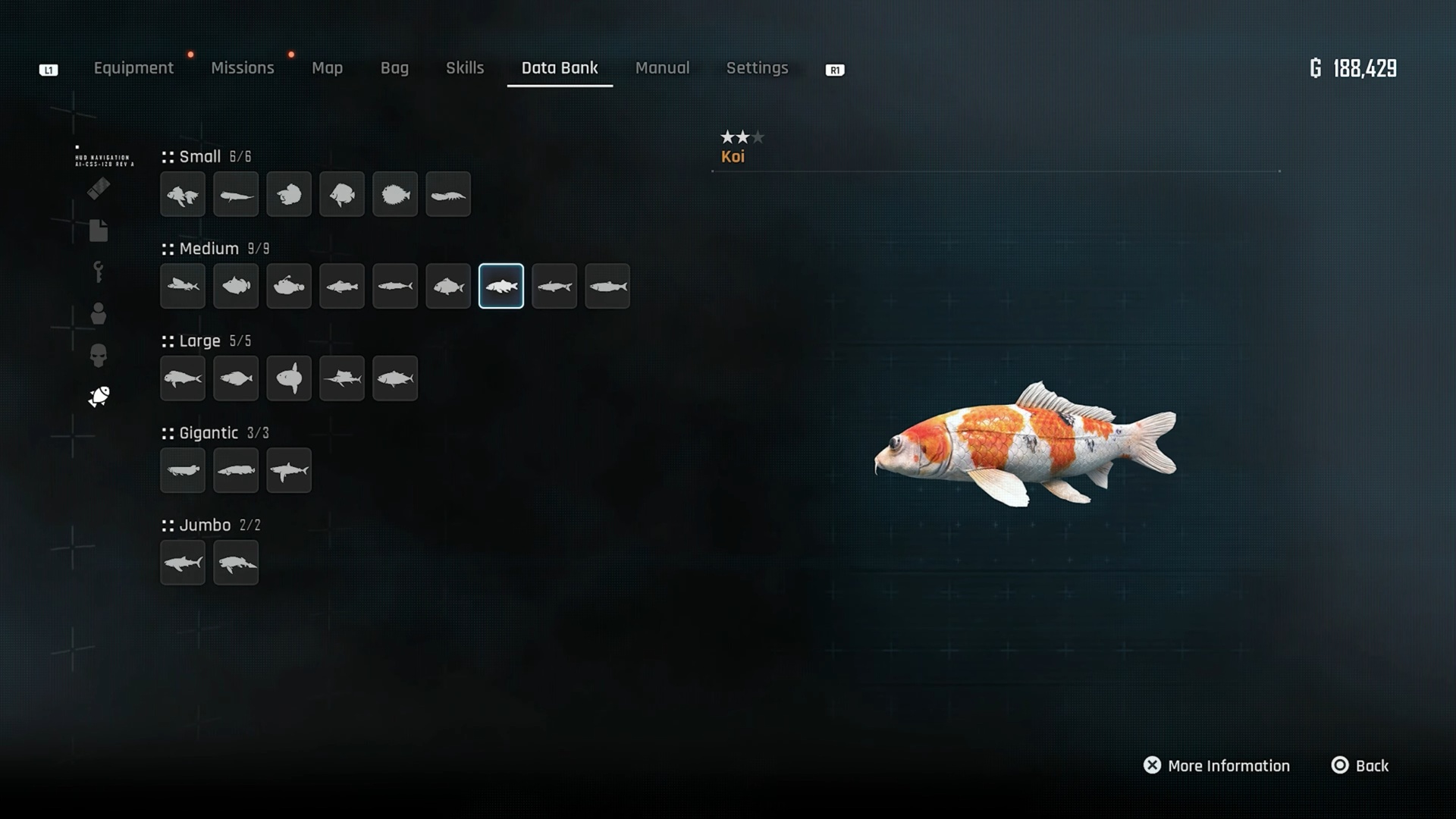Choose the key icon data category
This screenshot has width=1456, height=819.
[99, 271]
